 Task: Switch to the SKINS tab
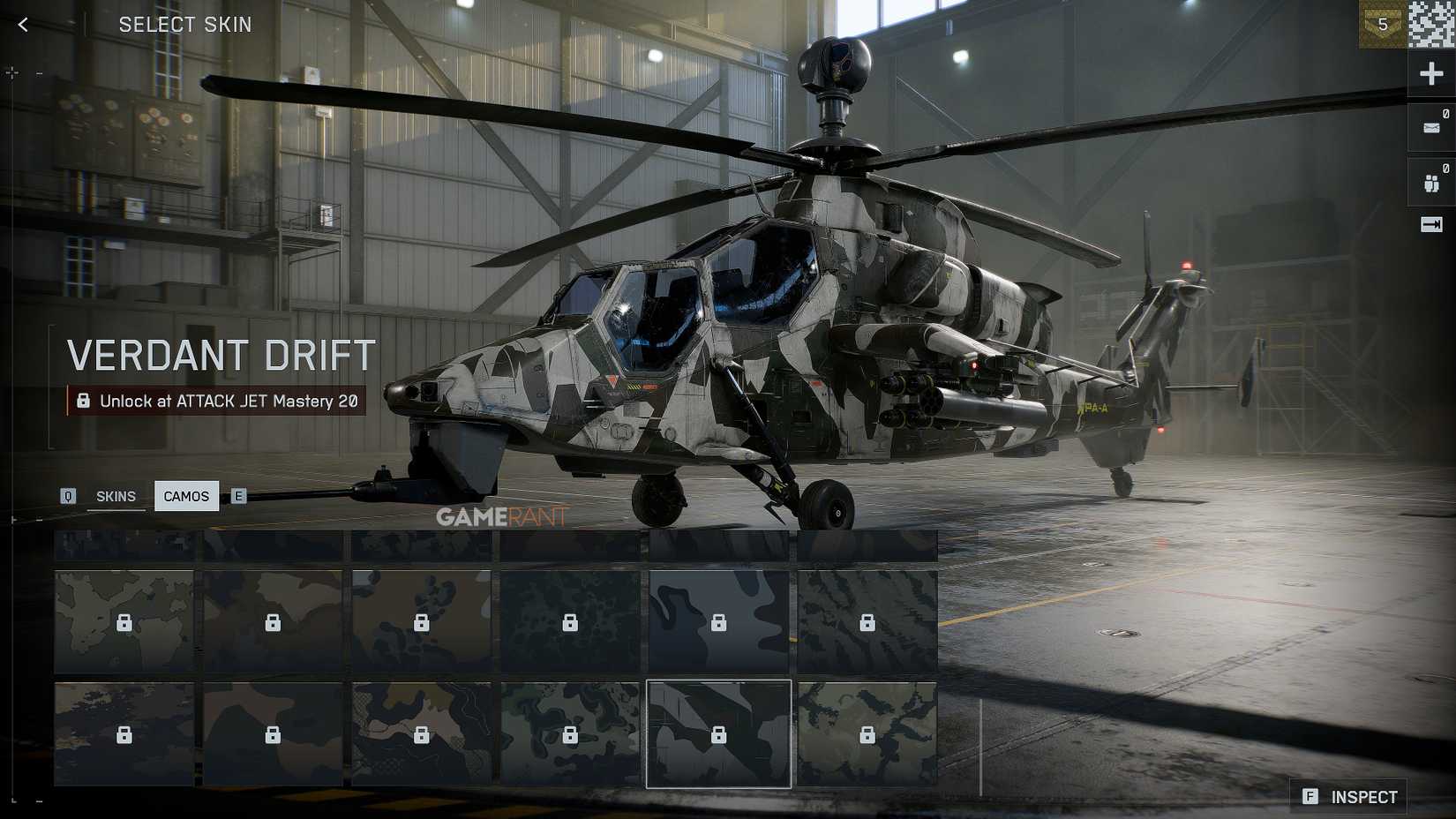coord(116,496)
